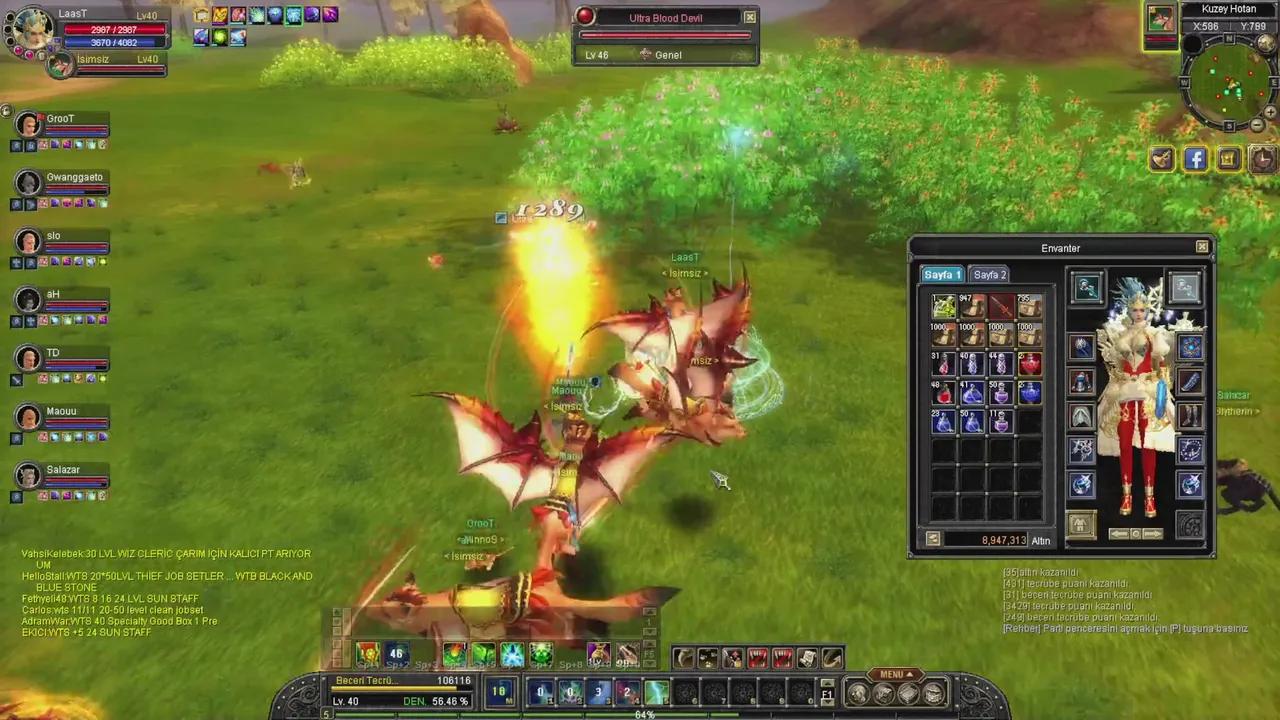Screen dimensions: 1280x720
Task: Click the glowing lightning skill in the hotbar
Action: [x=655, y=689]
